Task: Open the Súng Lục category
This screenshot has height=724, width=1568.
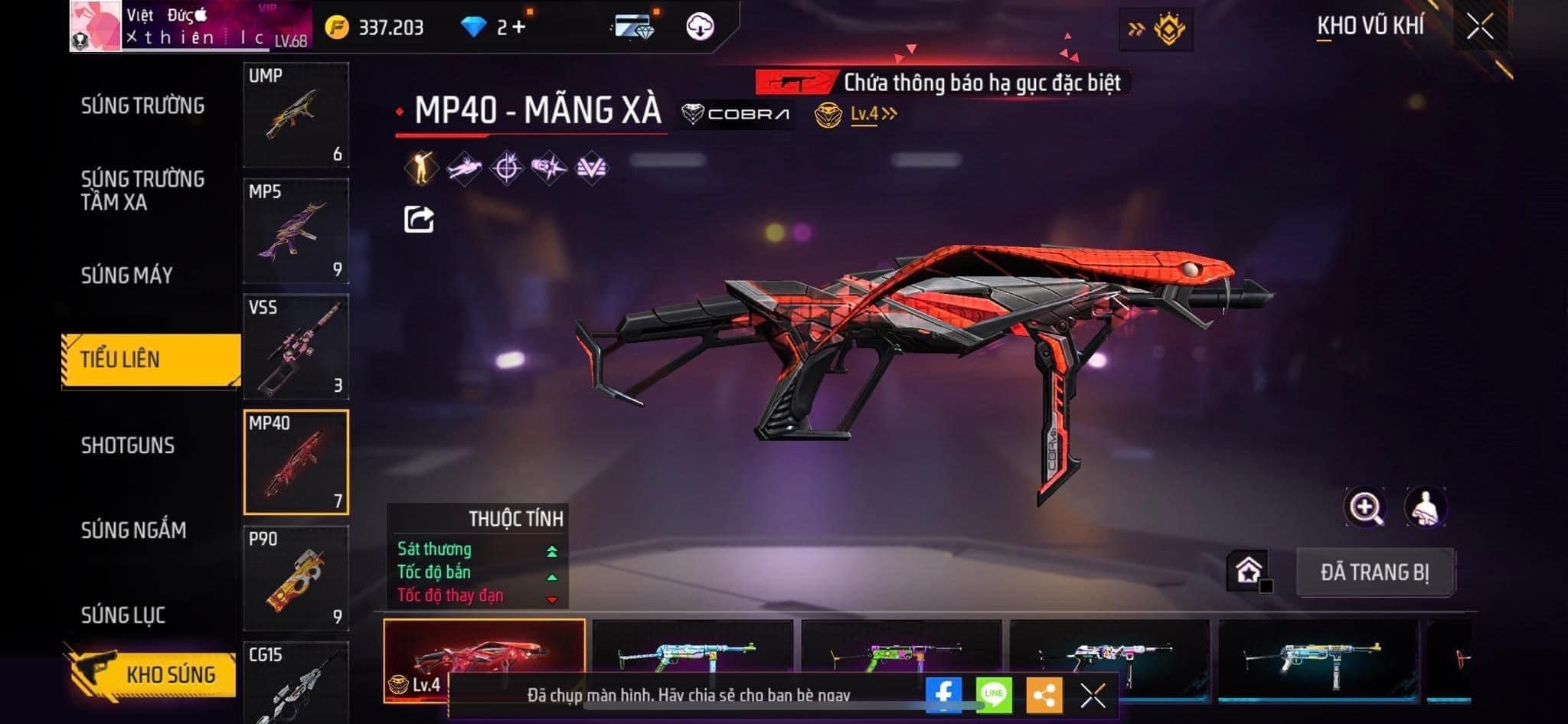Action: 123,615
